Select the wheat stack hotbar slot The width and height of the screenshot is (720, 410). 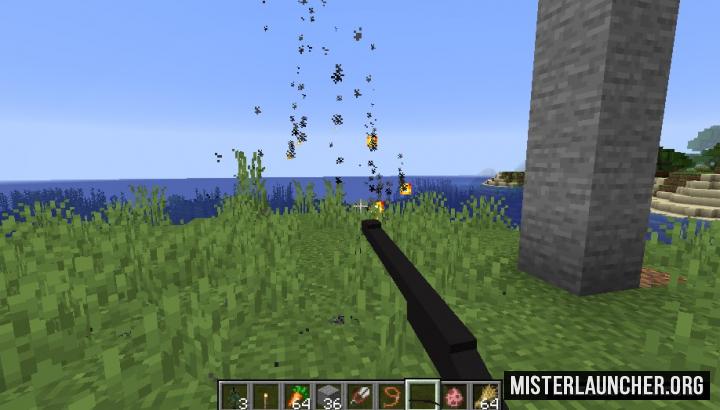[x=489, y=396]
